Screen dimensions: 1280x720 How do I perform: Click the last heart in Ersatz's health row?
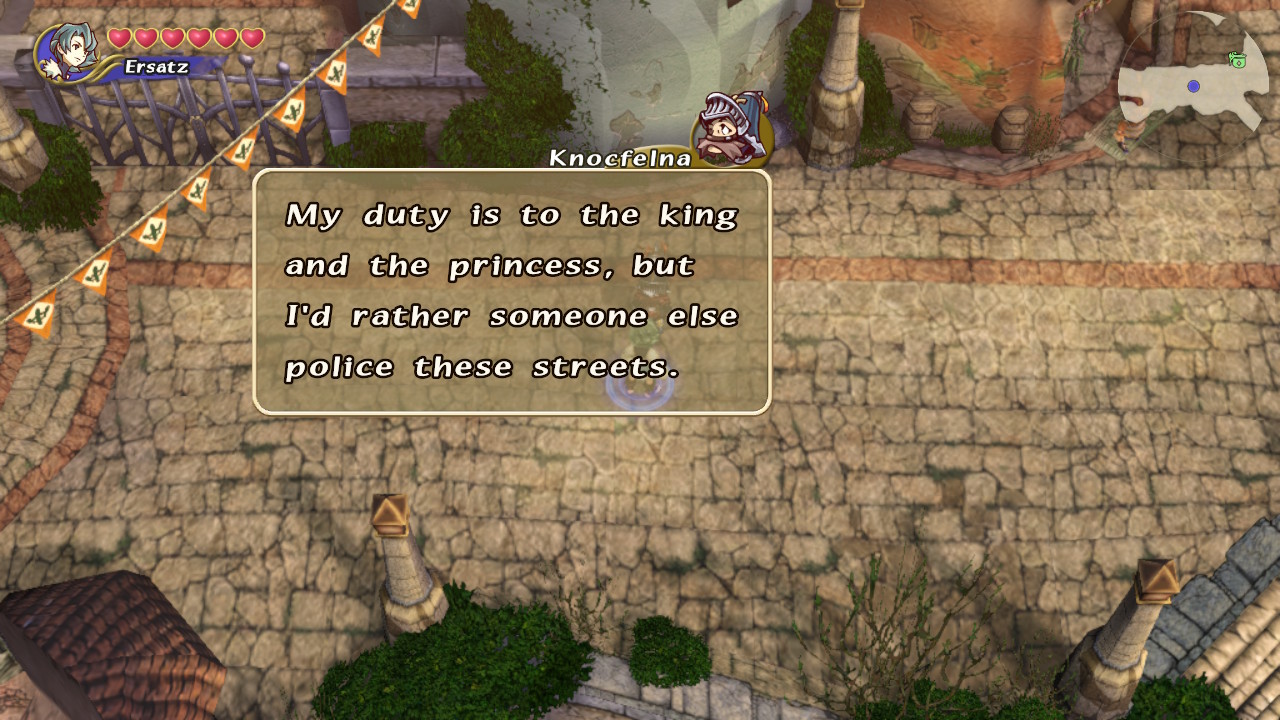coord(253,36)
